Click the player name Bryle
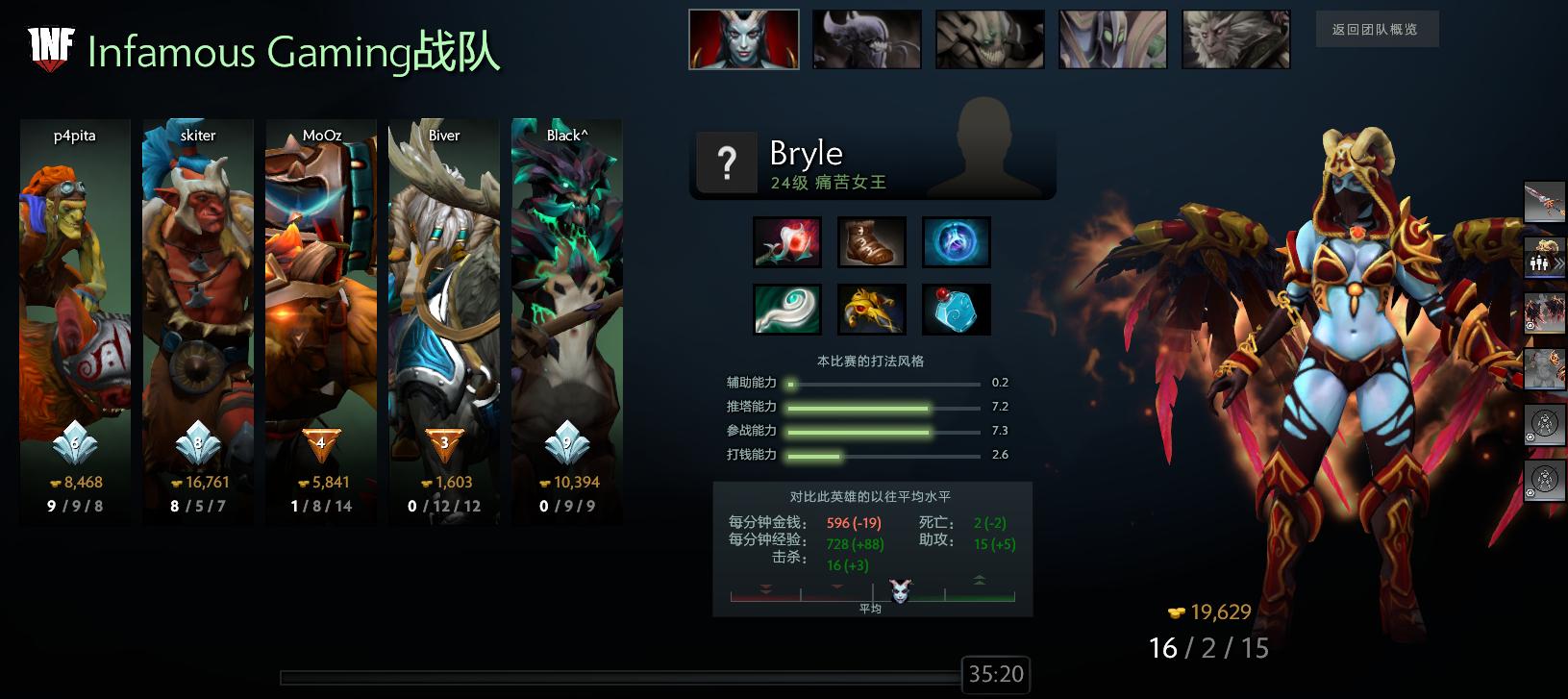1568x699 pixels. click(806, 153)
